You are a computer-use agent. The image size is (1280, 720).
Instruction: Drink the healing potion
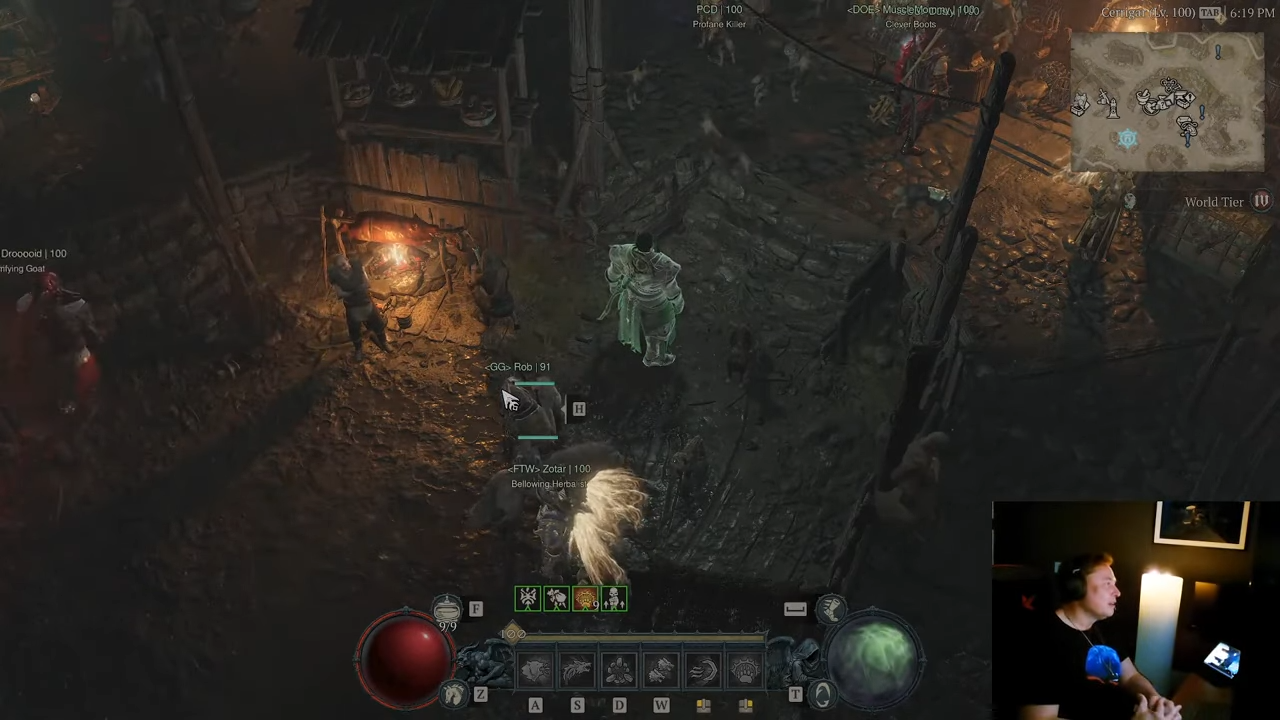pos(447,609)
